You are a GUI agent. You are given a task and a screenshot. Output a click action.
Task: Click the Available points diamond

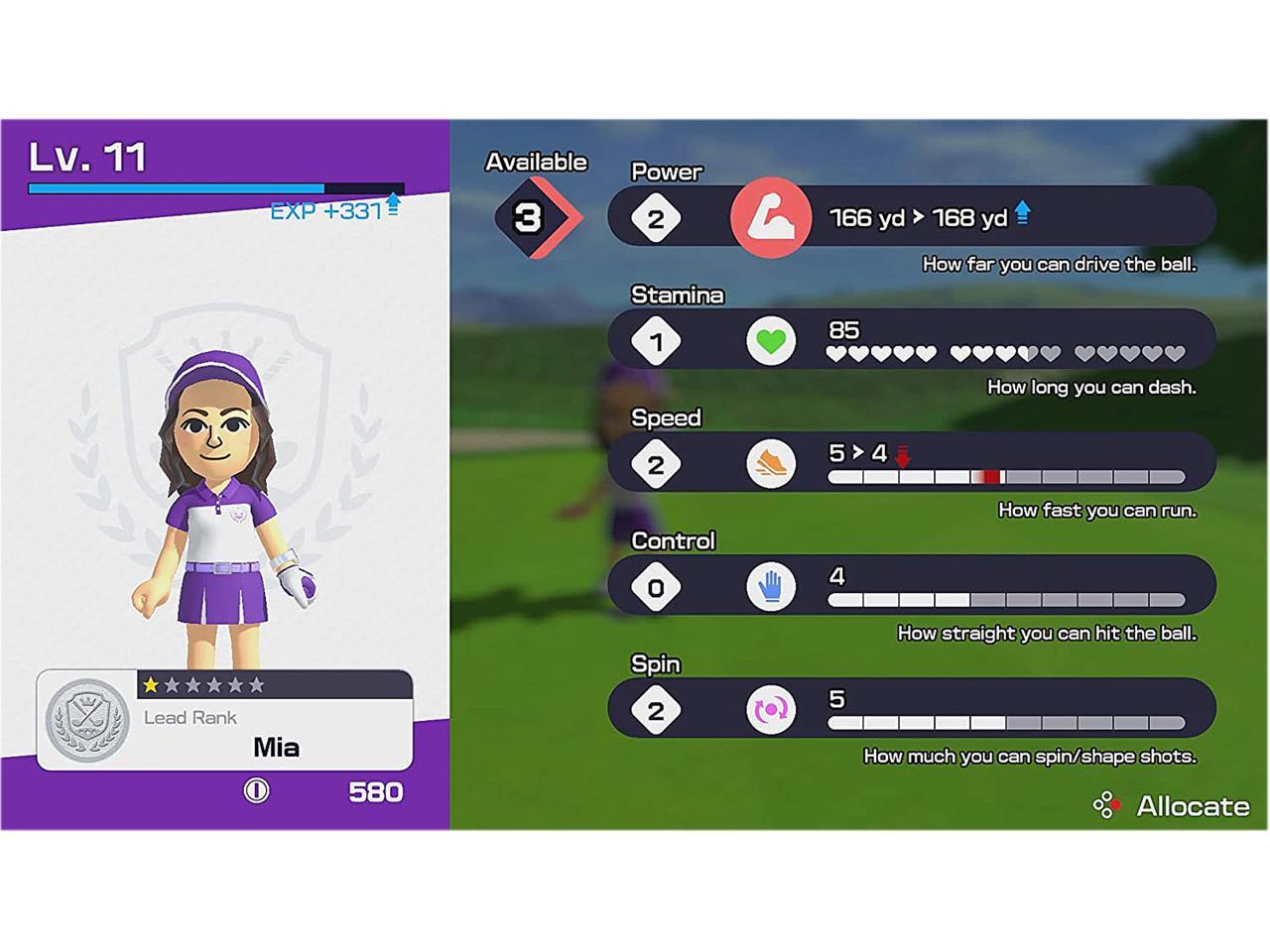point(529,217)
